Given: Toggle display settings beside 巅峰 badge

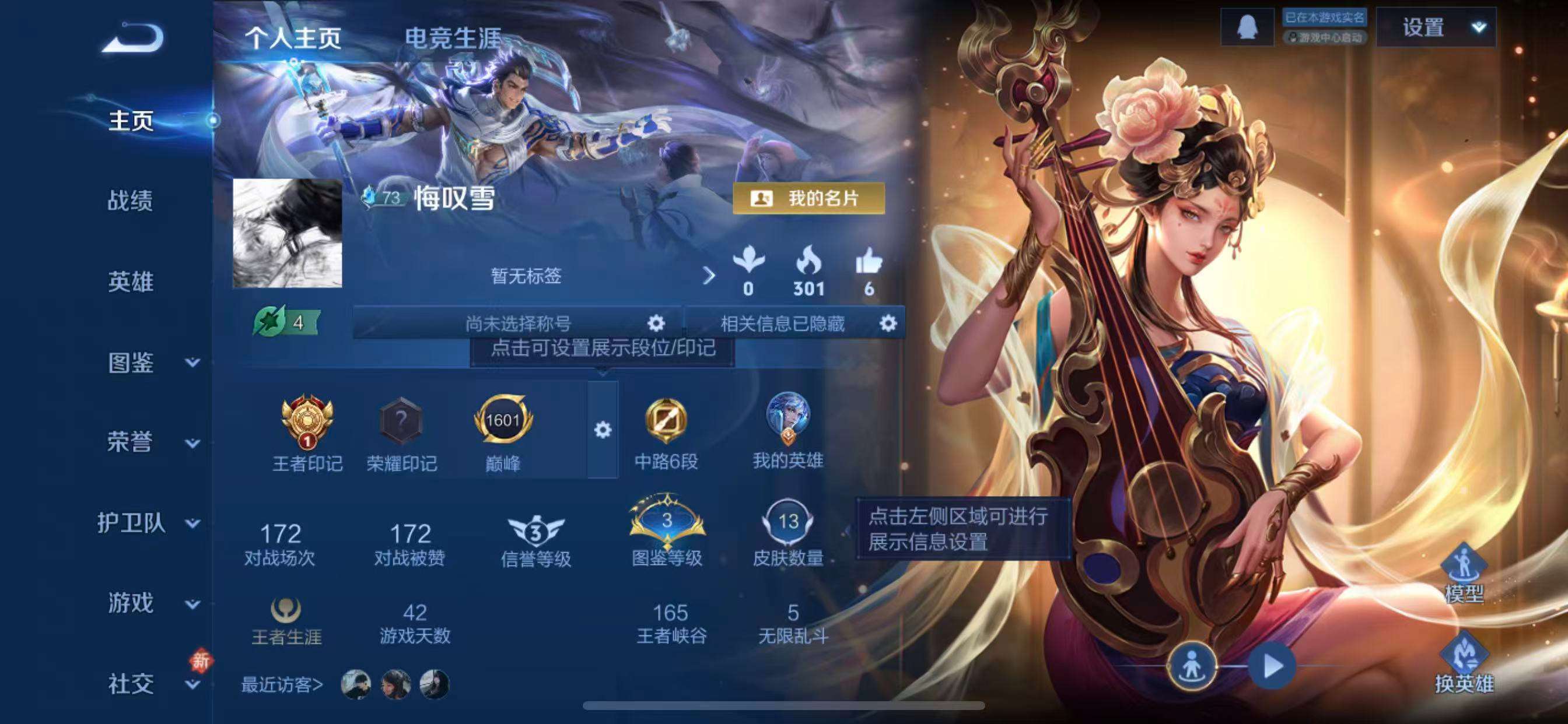Looking at the screenshot, I should click(603, 429).
